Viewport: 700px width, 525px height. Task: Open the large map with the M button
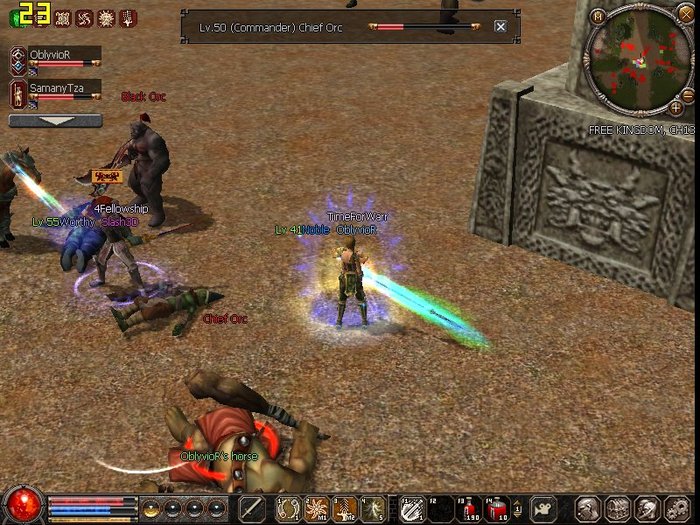click(x=598, y=16)
